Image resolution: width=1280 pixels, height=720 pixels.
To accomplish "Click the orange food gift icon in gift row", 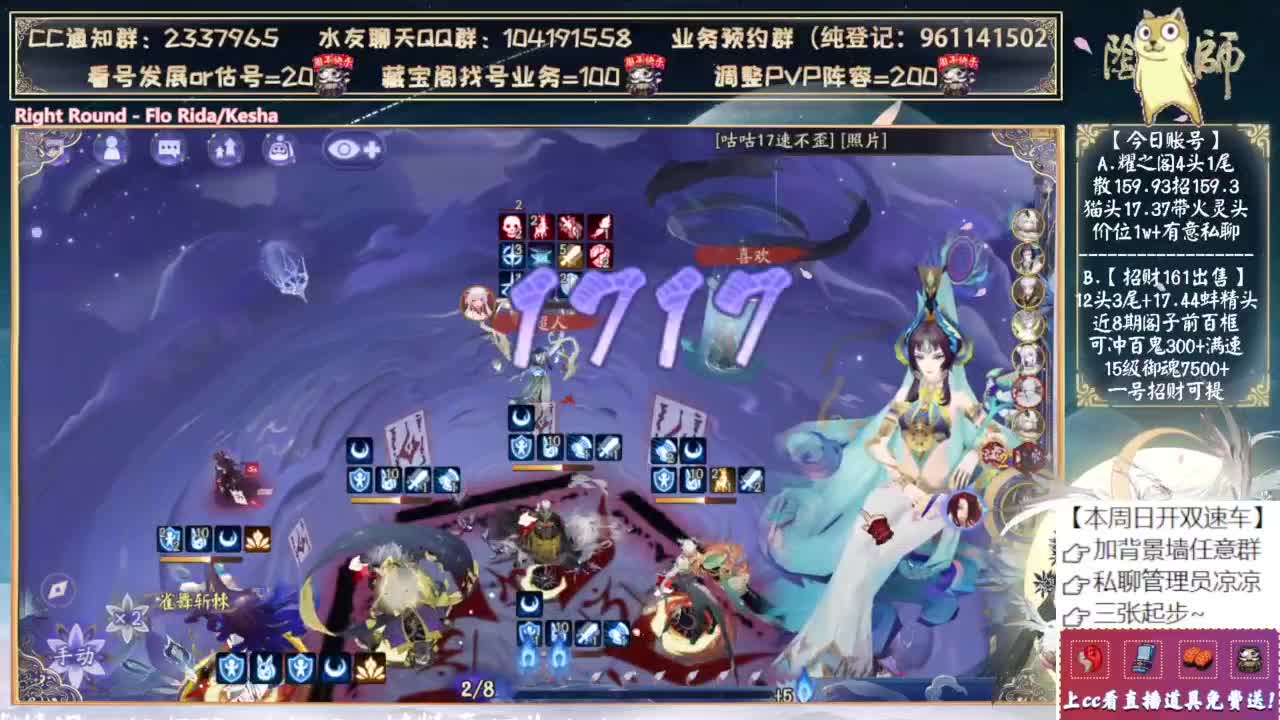I will (1197, 659).
